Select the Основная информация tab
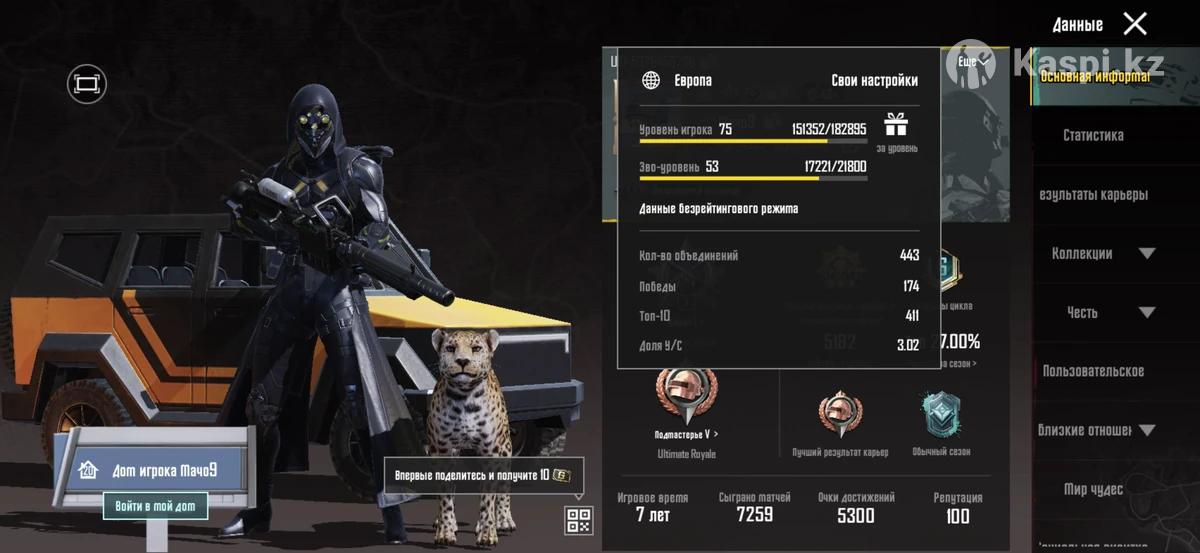The image size is (1200, 553). pos(1095,76)
